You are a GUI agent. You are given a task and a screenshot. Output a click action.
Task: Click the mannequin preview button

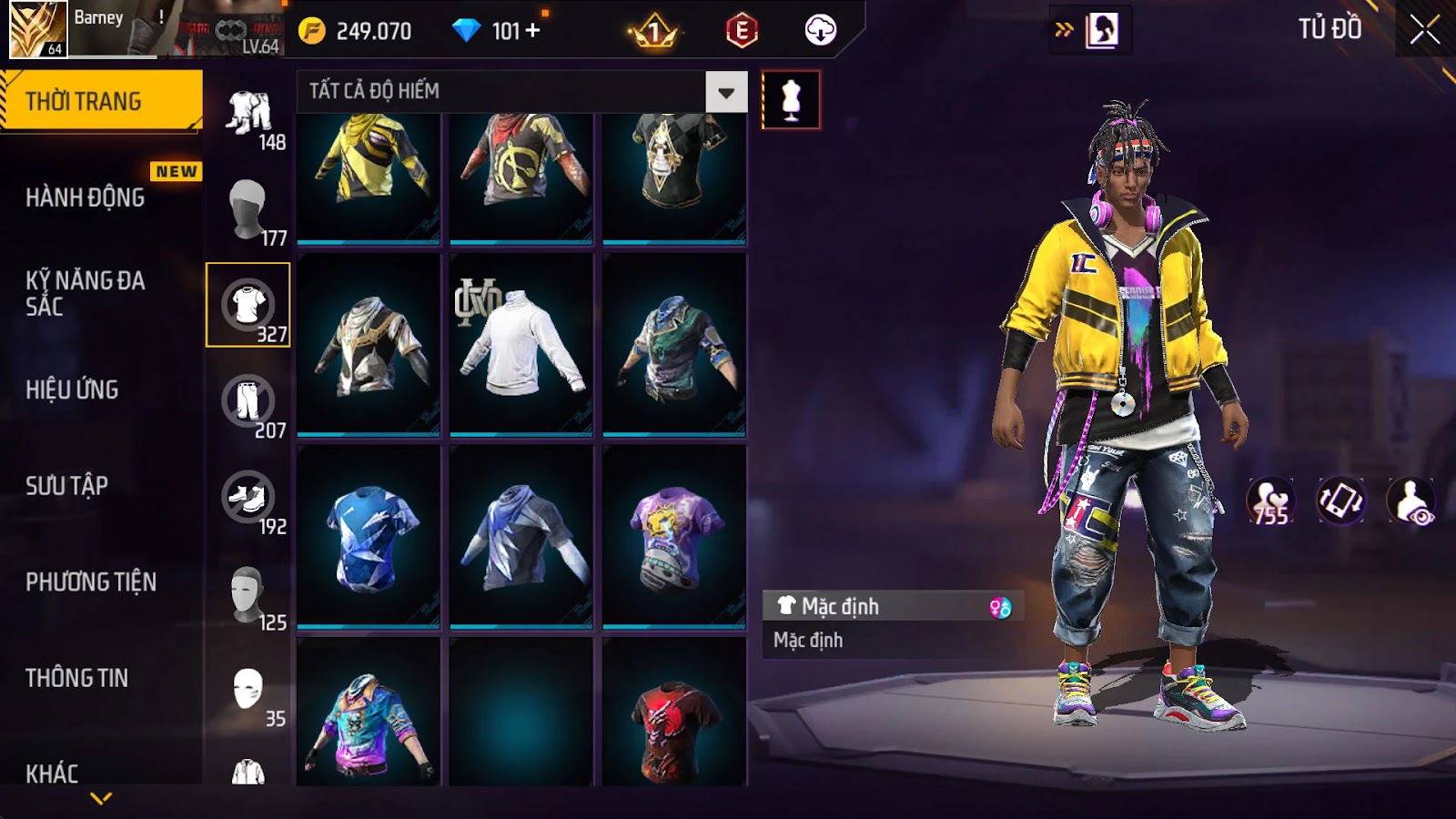[x=791, y=100]
